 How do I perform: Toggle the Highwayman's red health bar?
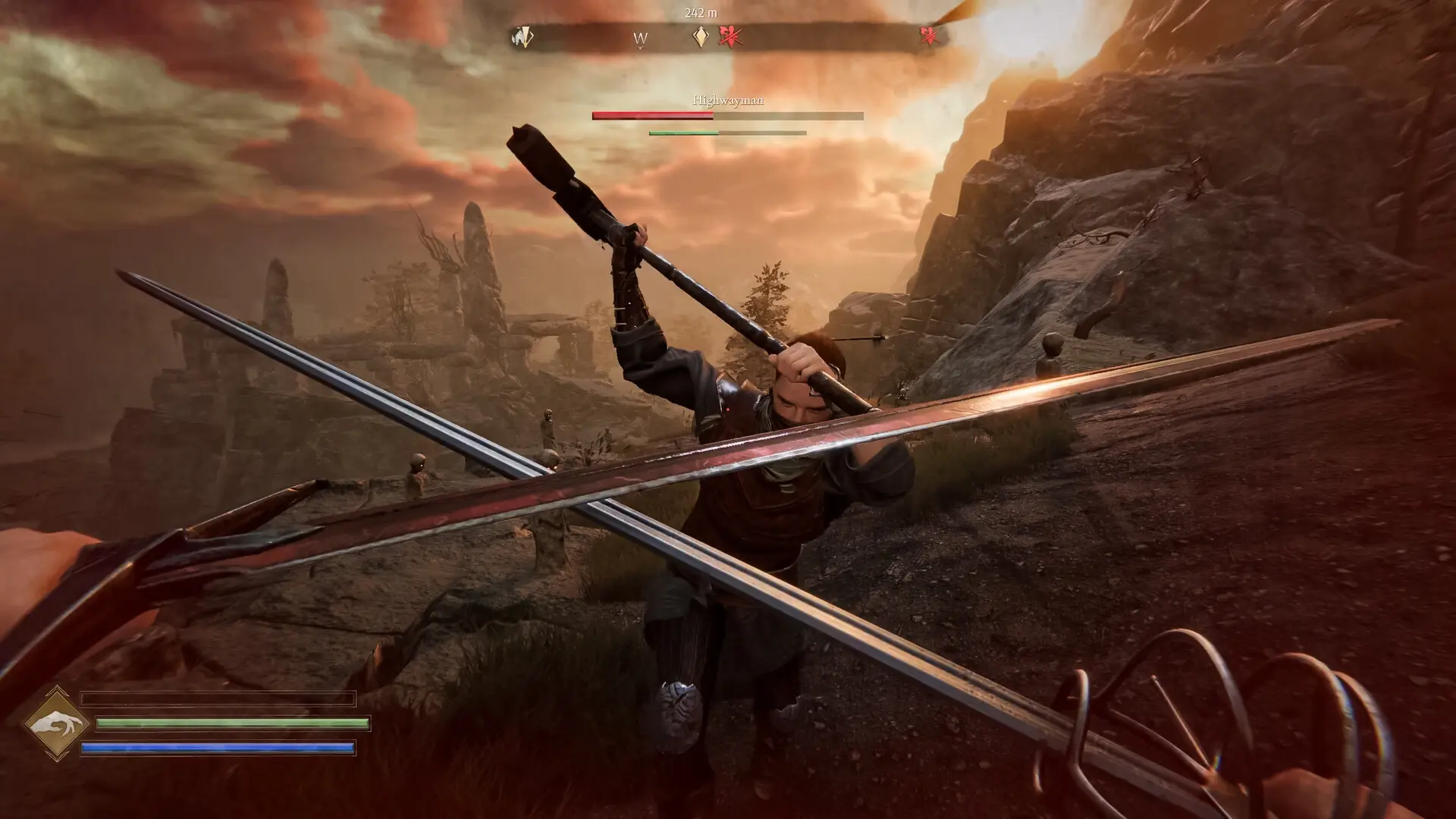coord(654,116)
